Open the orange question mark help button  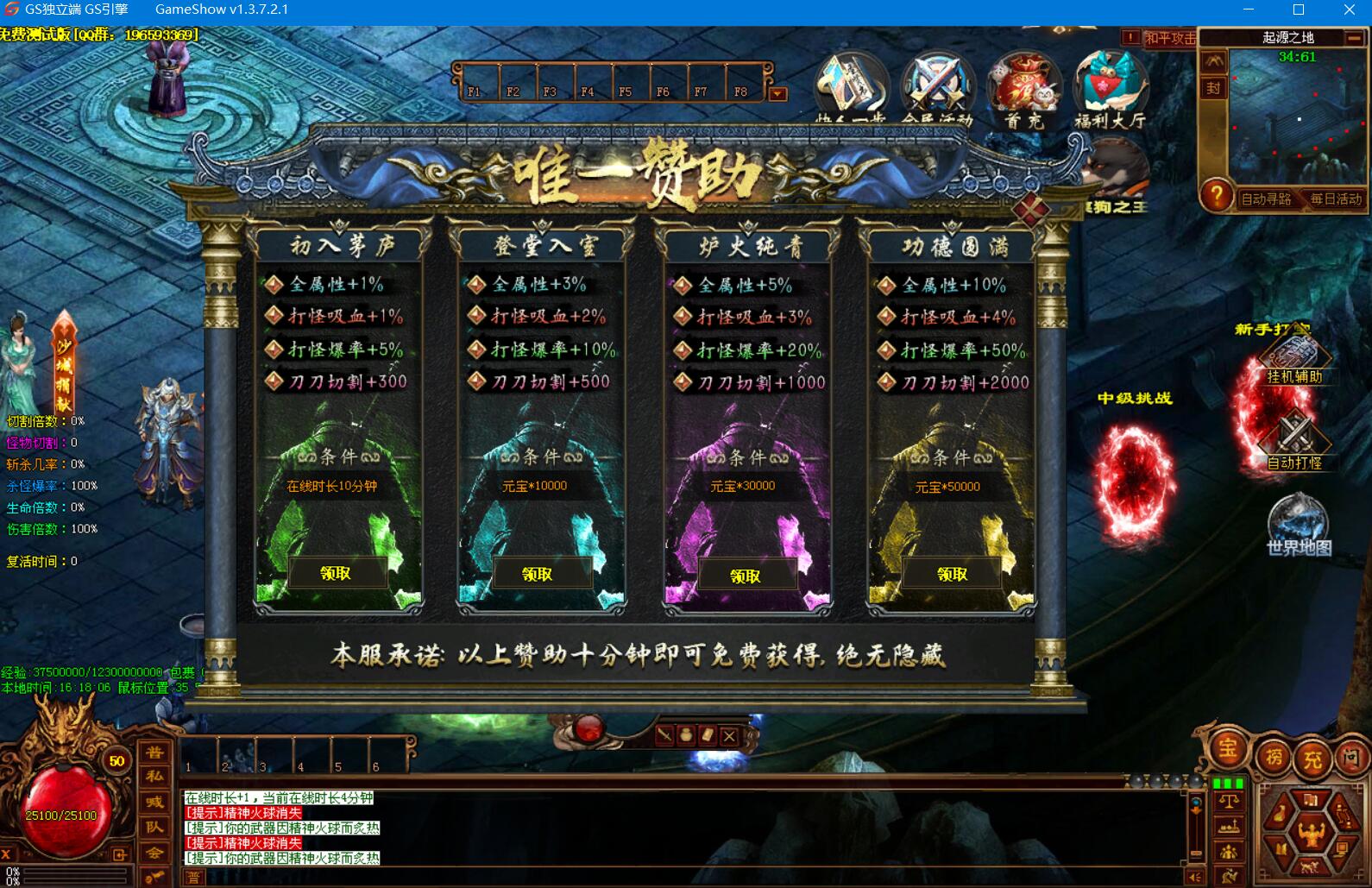[1216, 197]
